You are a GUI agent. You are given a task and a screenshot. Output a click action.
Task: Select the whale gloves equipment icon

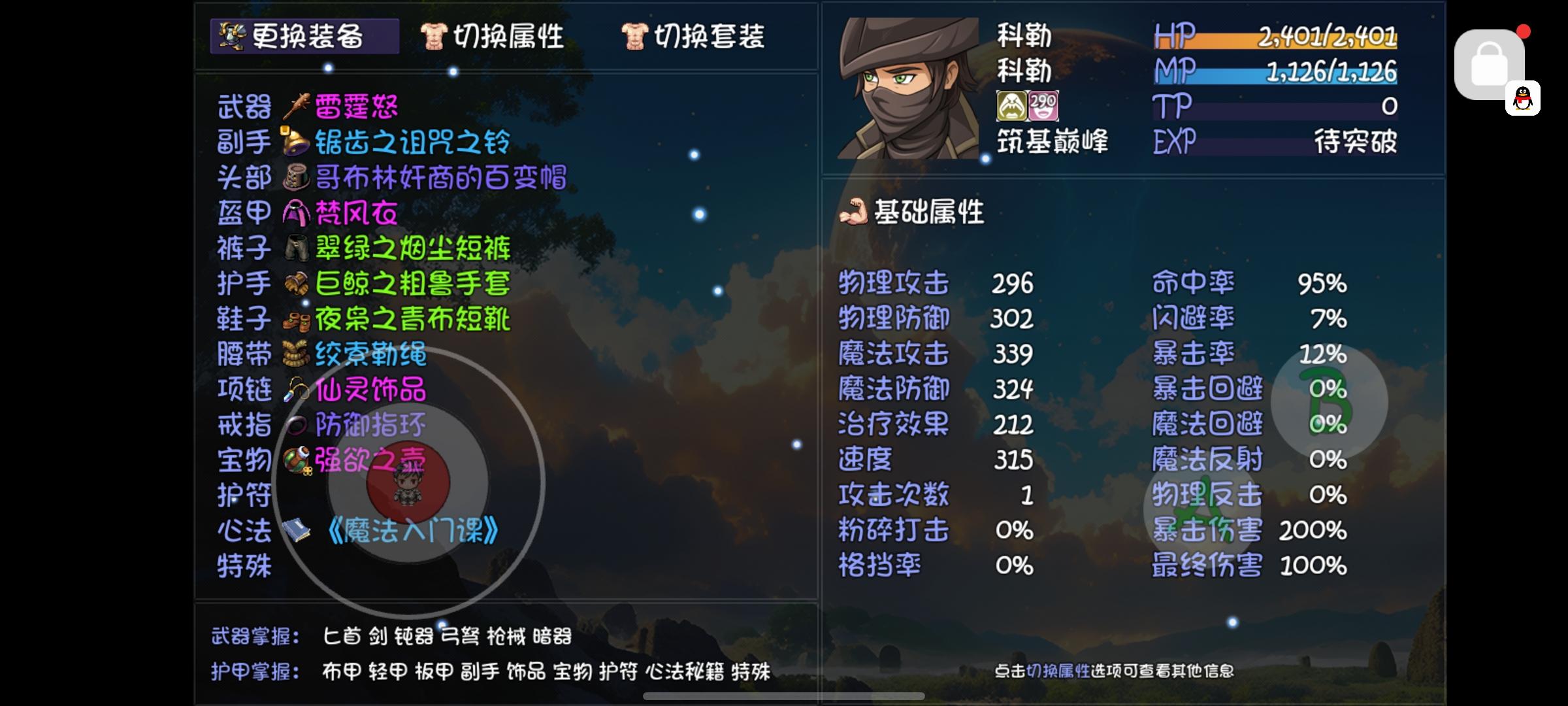click(x=295, y=283)
